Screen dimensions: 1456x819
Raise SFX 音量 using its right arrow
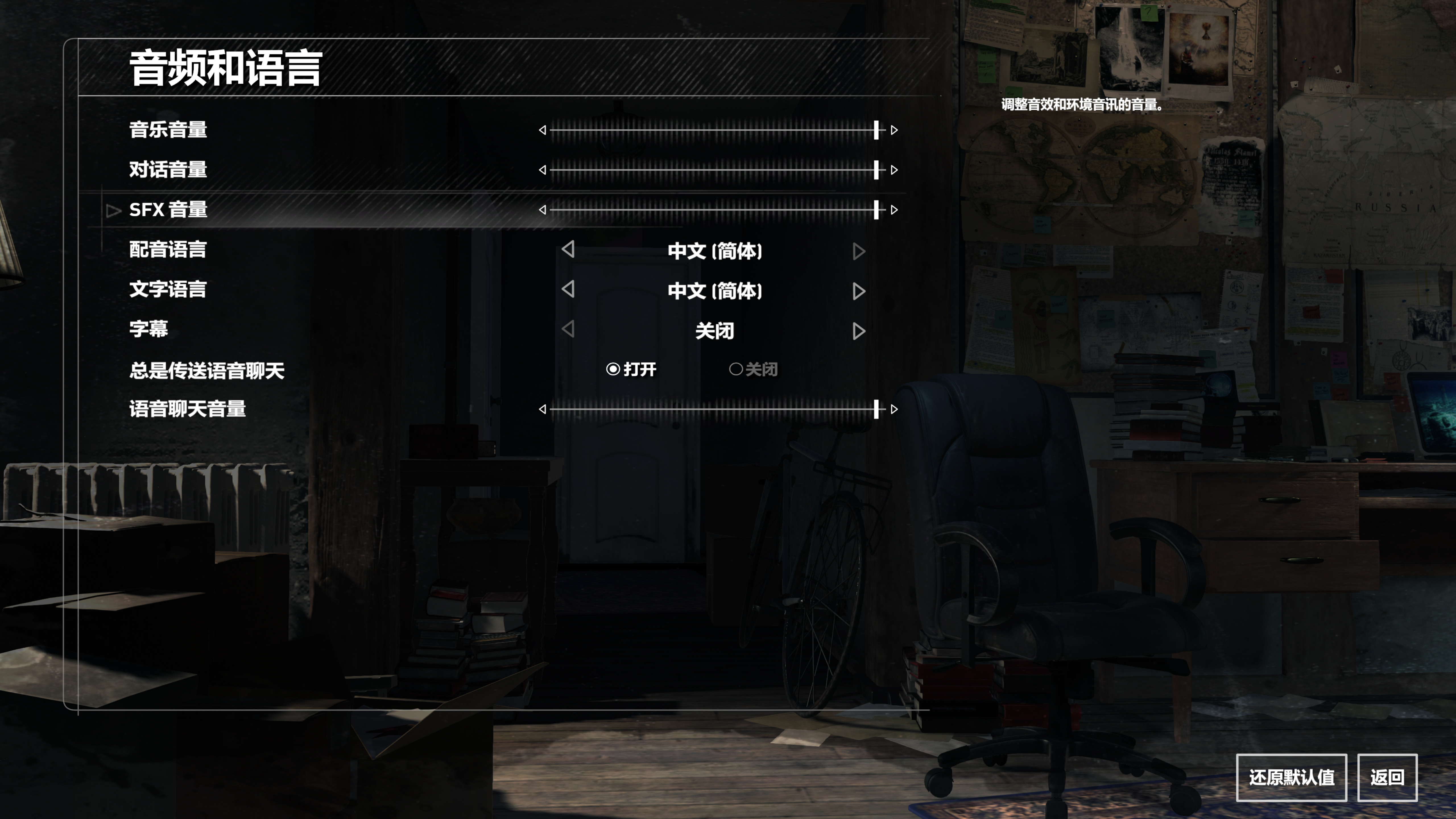[894, 210]
